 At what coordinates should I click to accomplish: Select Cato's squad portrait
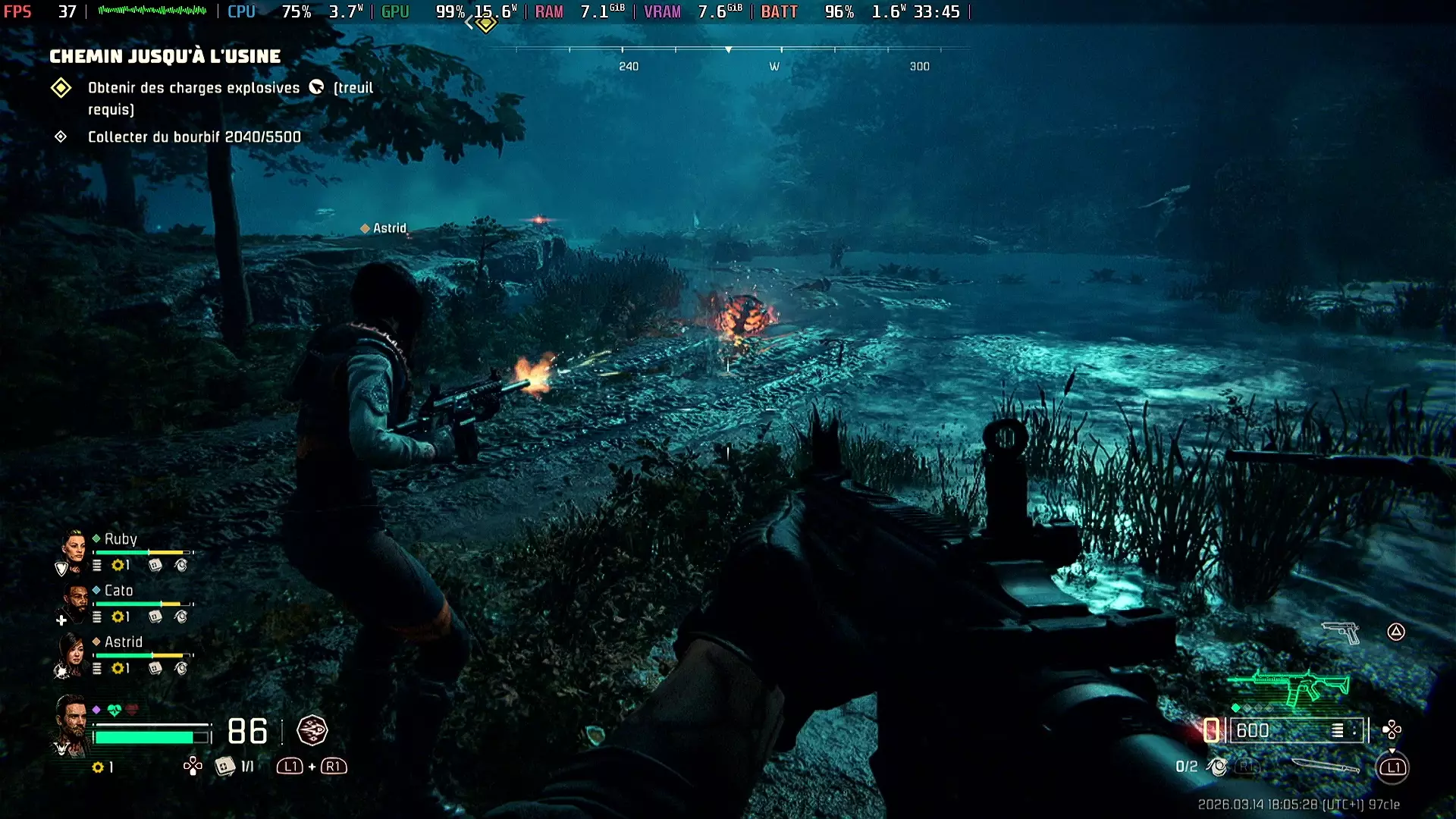76,600
